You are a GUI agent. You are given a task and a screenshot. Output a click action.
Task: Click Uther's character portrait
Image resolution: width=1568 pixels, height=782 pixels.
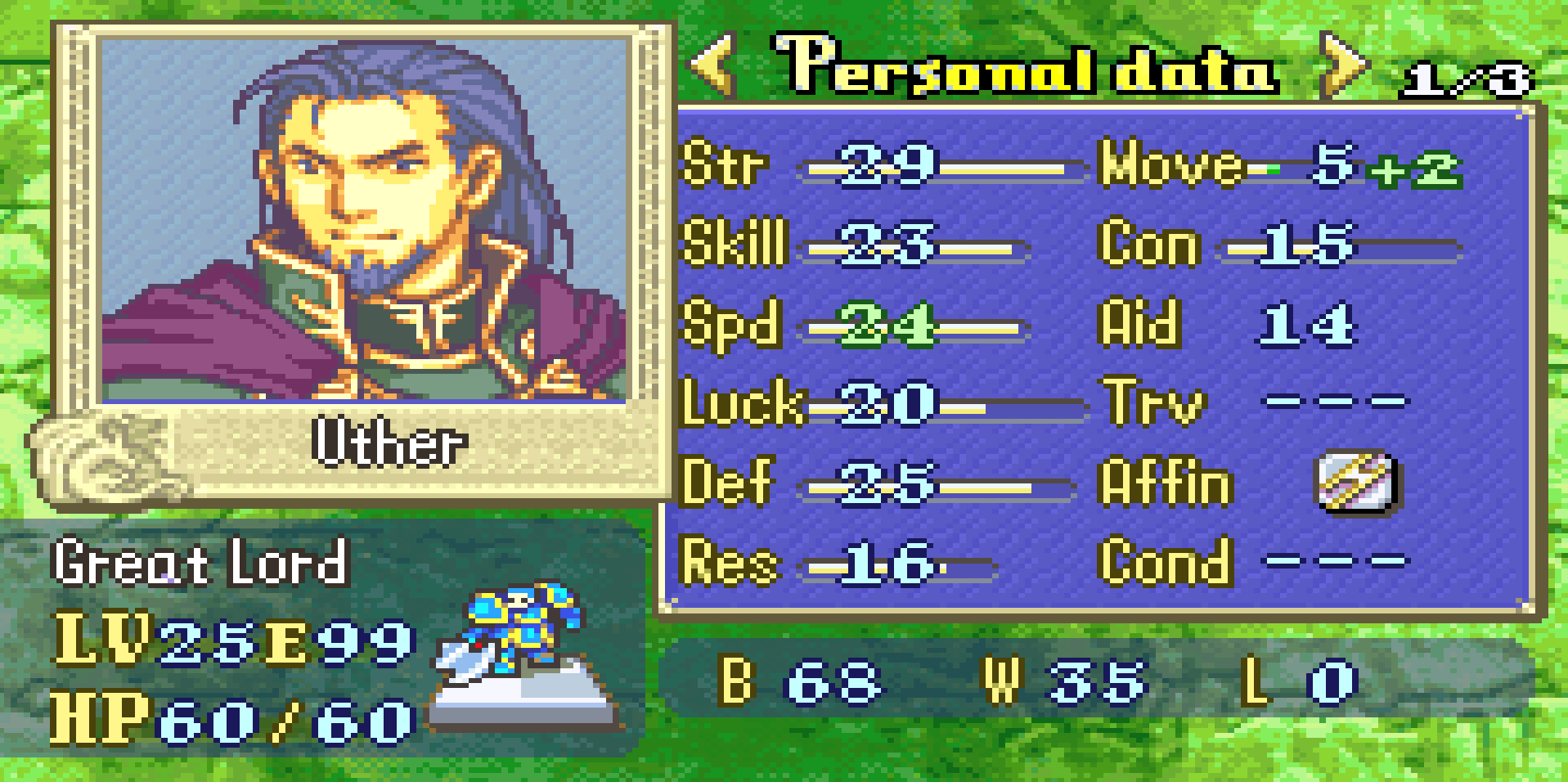pyautogui.click(x=364, y=219)
